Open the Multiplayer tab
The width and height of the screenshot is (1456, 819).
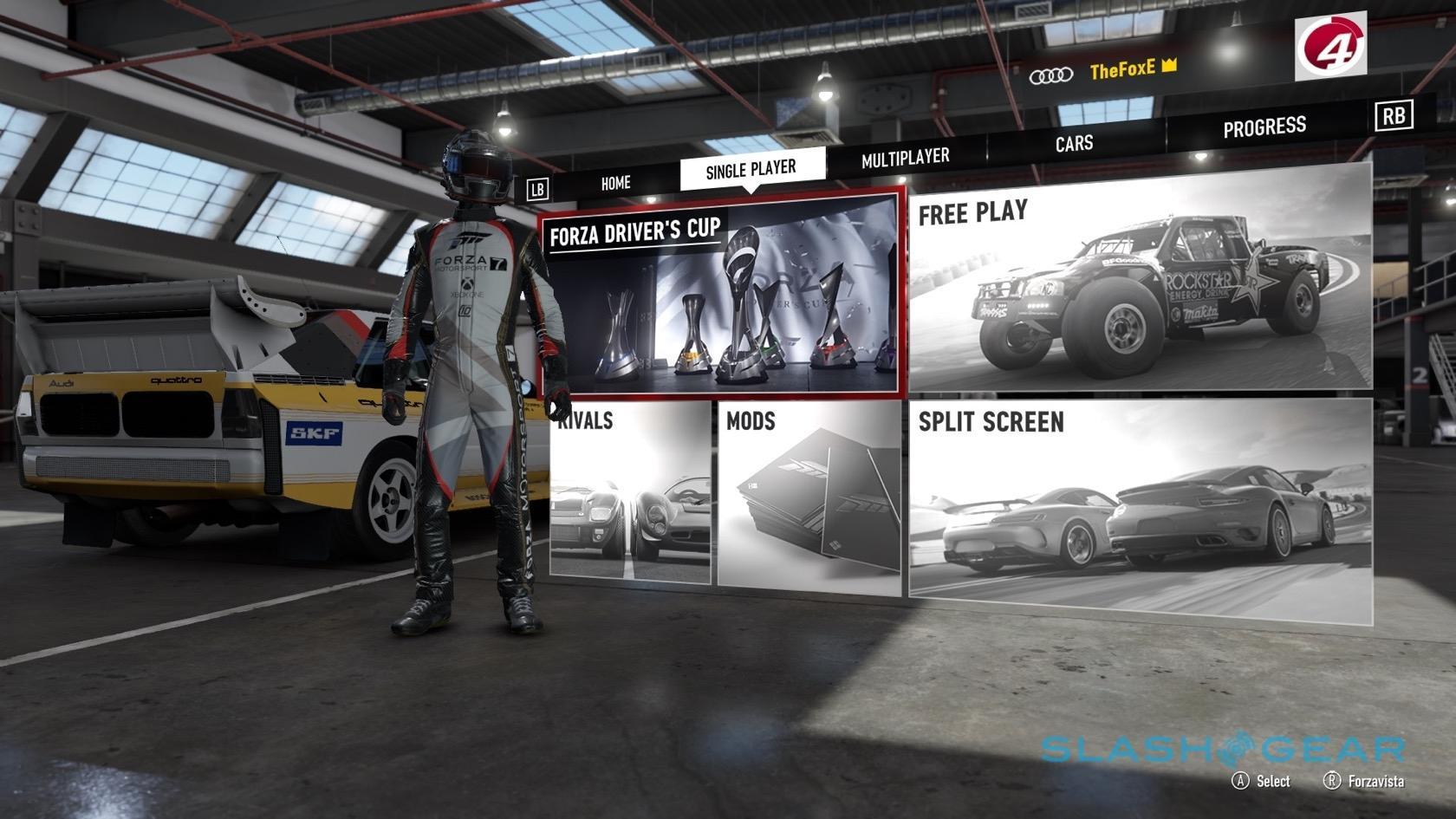pos(905,158)
